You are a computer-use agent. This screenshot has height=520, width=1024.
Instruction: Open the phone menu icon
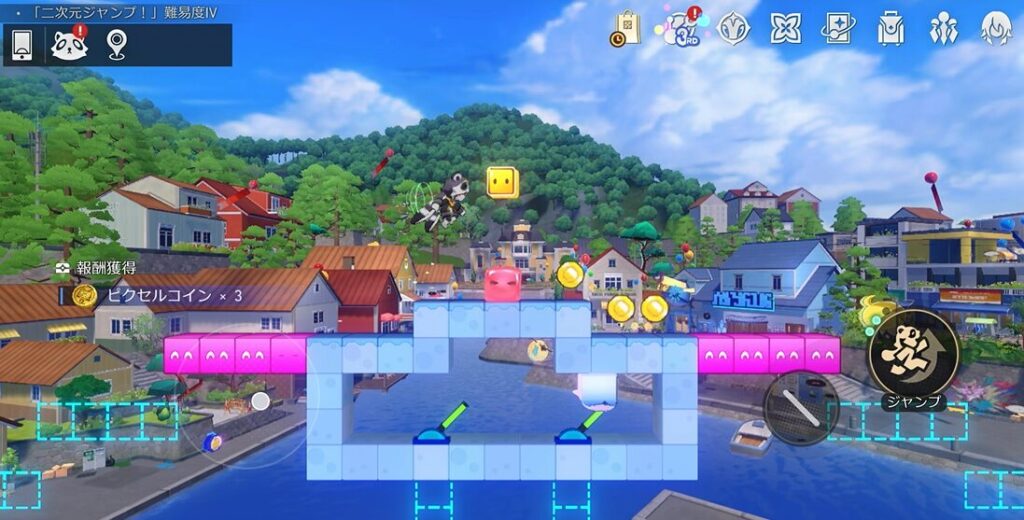pos(22,44)
